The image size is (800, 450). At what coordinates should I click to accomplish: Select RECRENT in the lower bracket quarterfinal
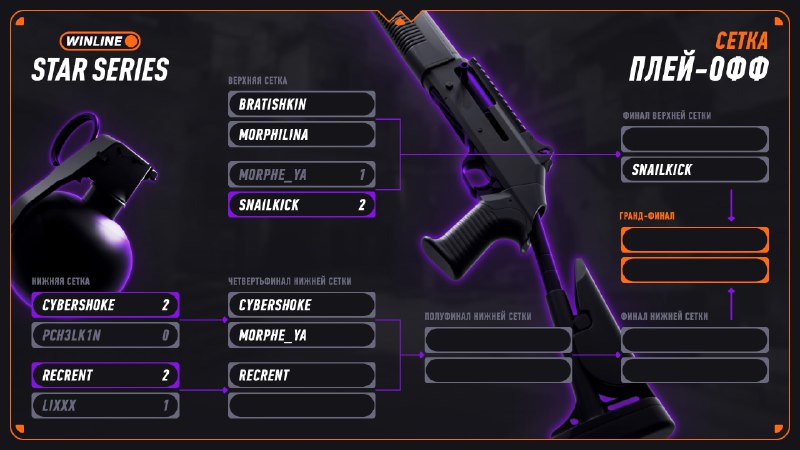302,375
